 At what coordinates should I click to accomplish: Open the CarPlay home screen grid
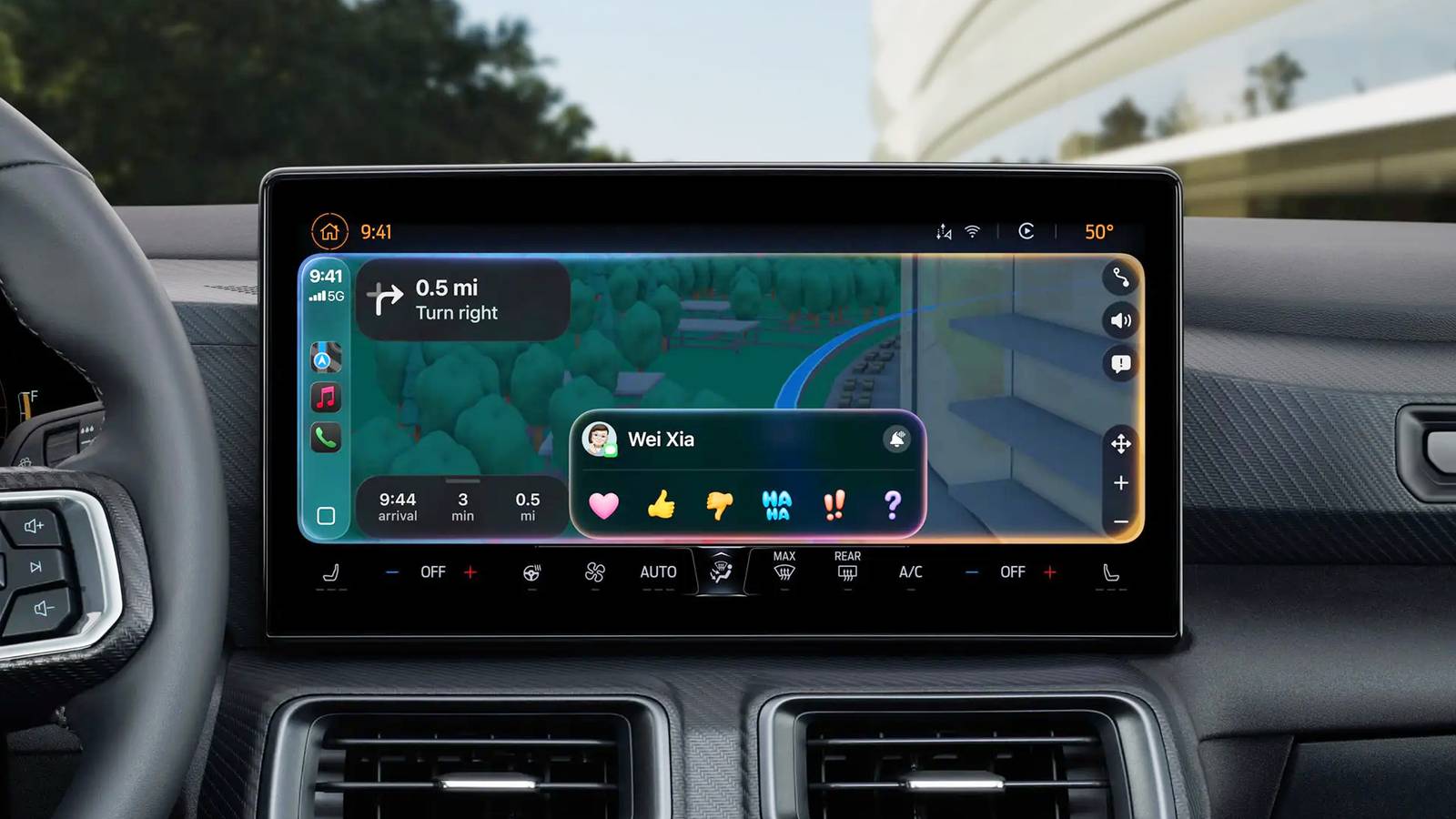pos(325,513)
